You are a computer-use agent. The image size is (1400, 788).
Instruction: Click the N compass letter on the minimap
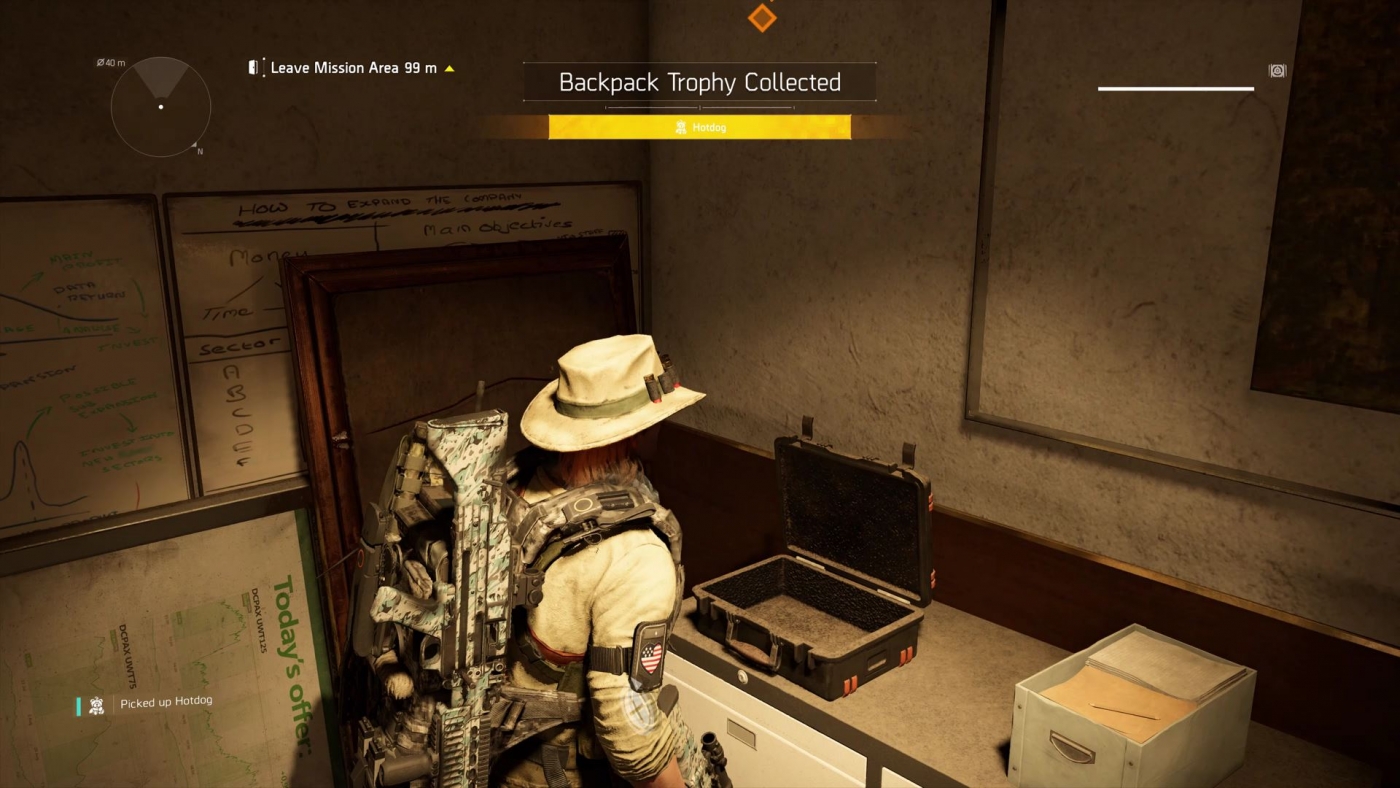[199, 150]
